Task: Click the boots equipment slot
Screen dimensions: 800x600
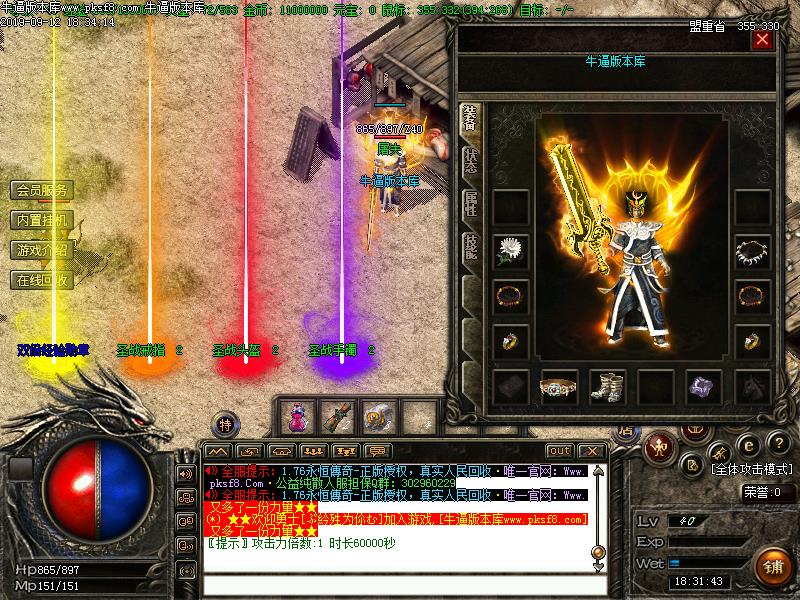Action: point(606,387)
